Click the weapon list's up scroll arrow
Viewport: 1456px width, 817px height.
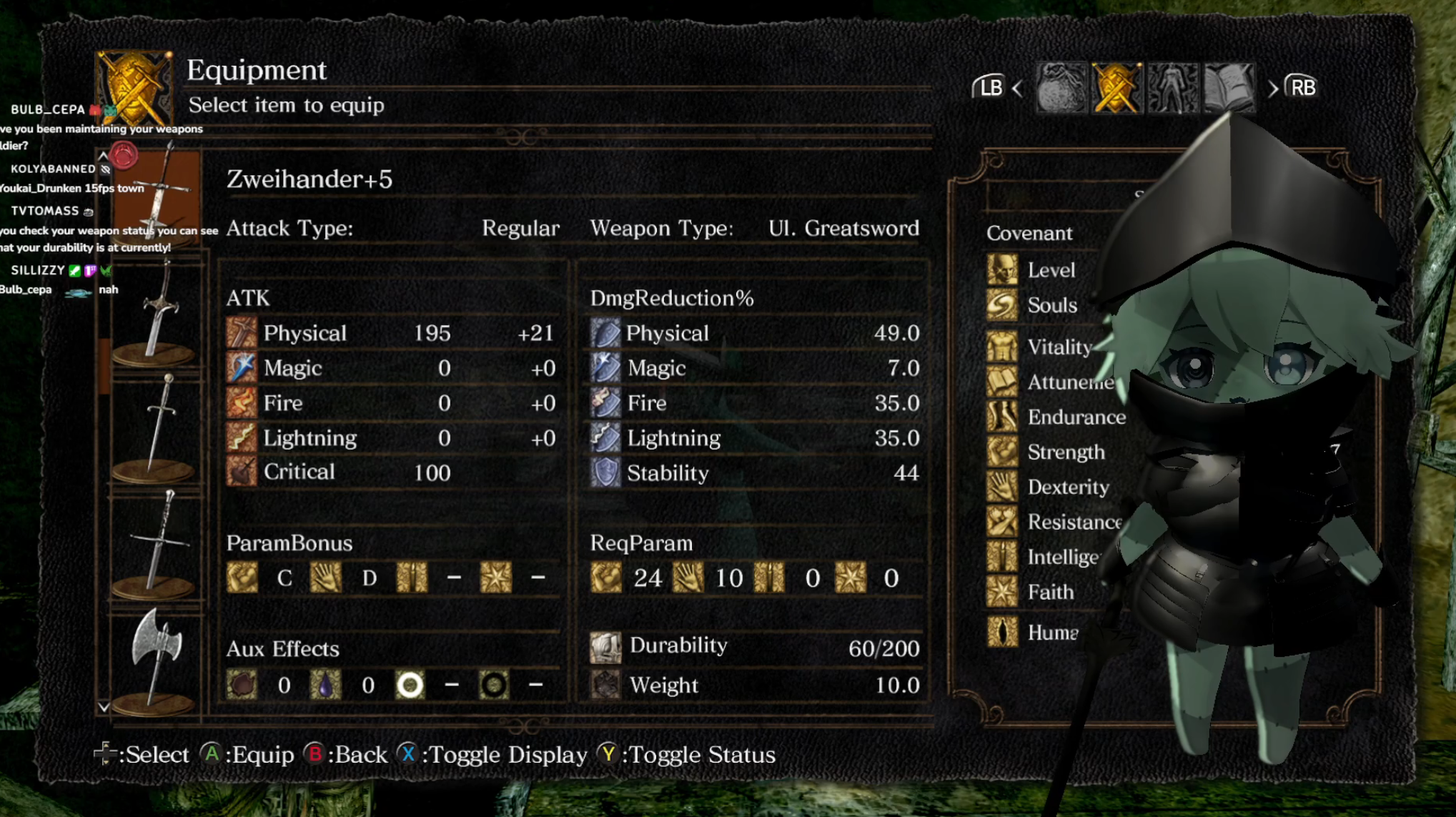click(104, 155)
